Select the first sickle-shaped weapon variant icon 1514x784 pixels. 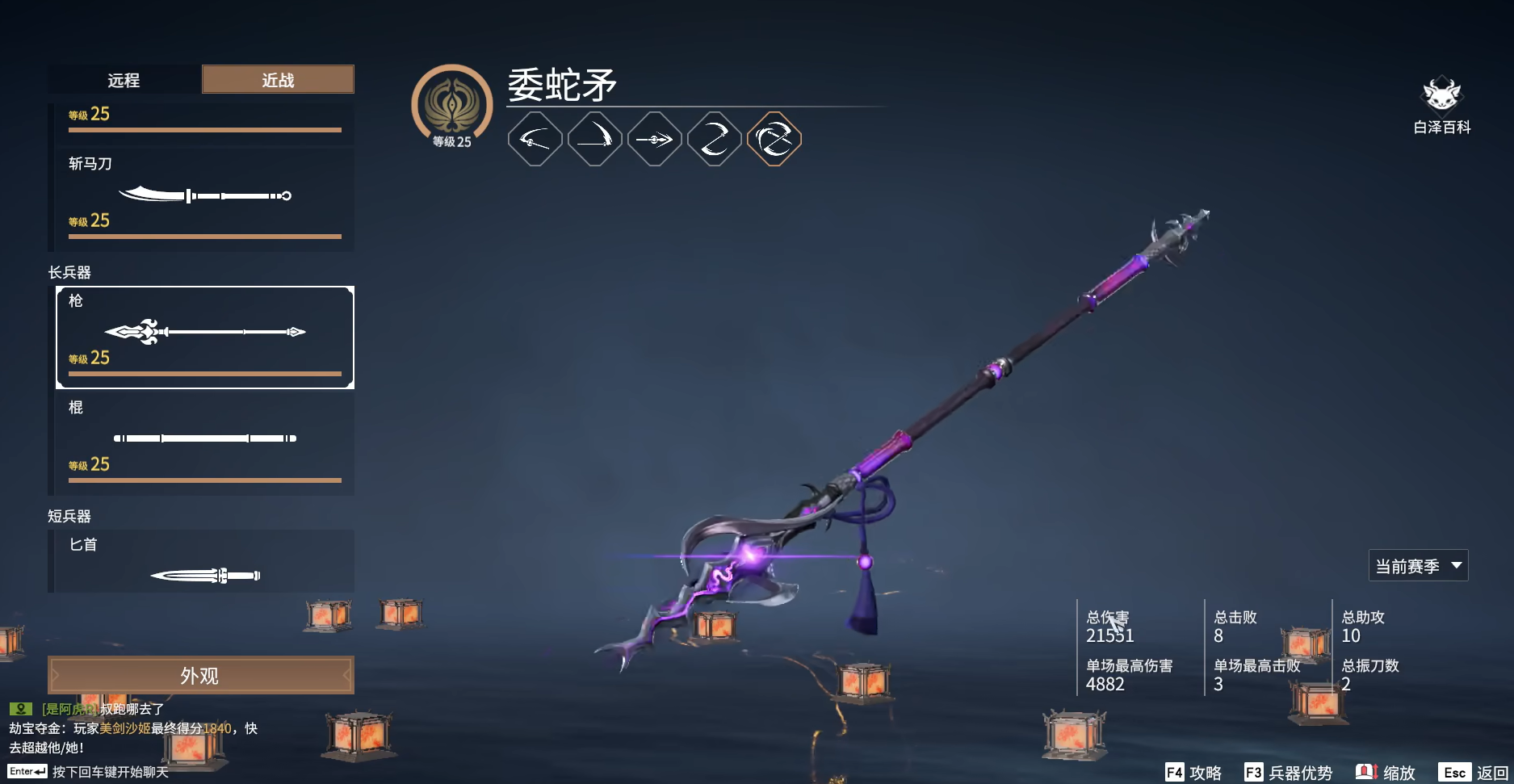pyautogui.click(x=534, y=137)
